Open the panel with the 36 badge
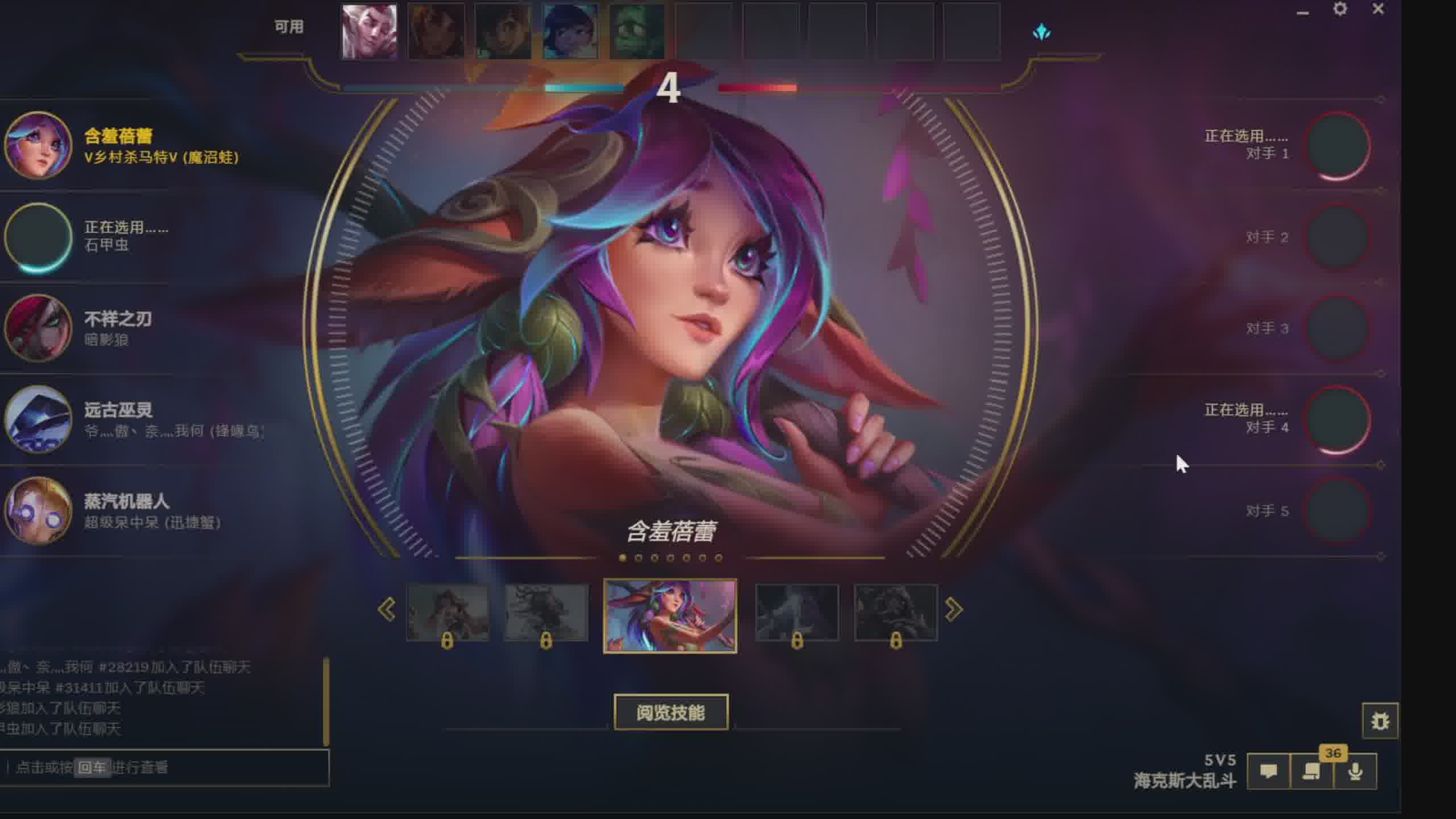 tap(1312, 772)
